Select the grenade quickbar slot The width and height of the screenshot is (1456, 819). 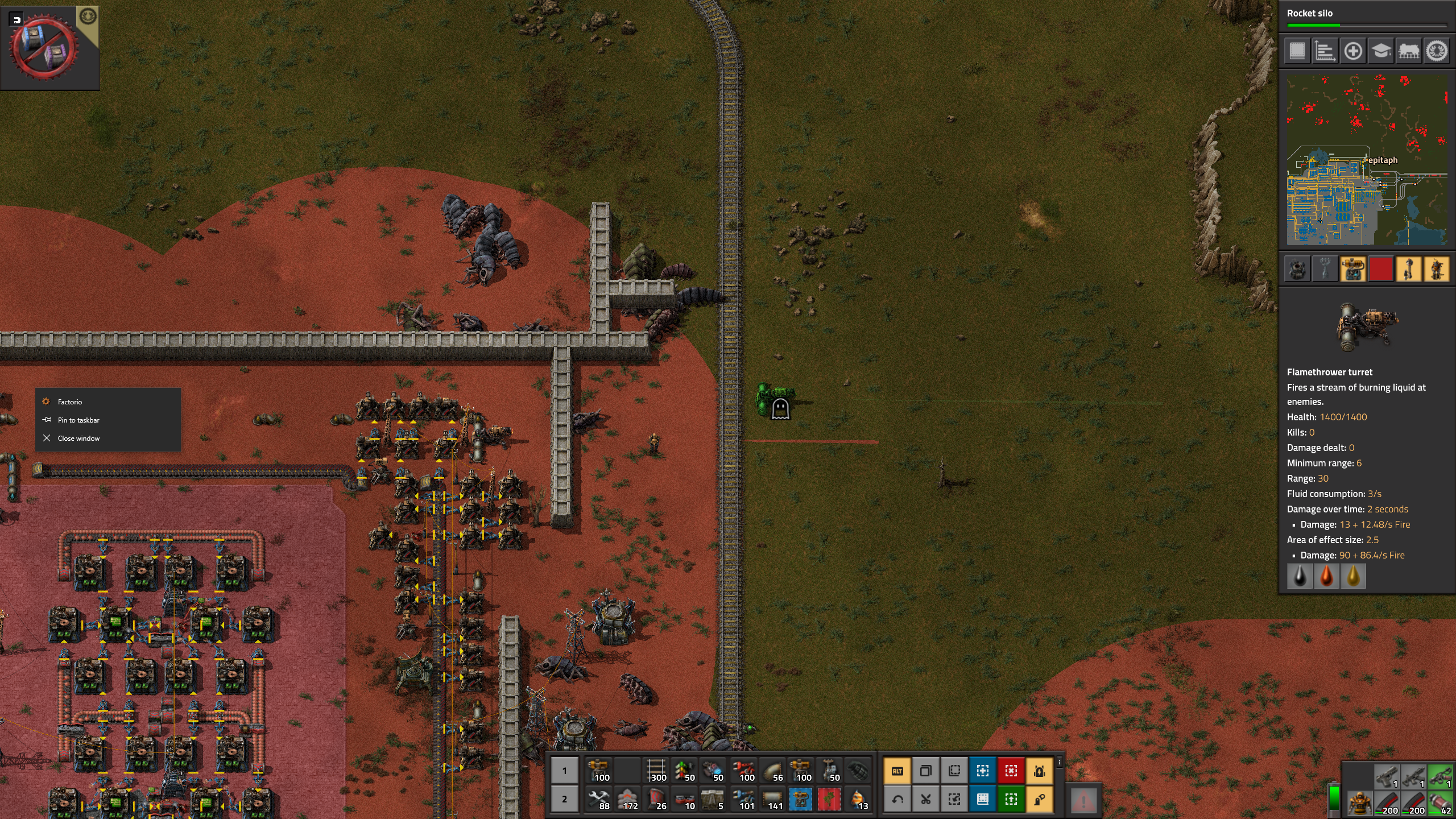click(858, 771)
